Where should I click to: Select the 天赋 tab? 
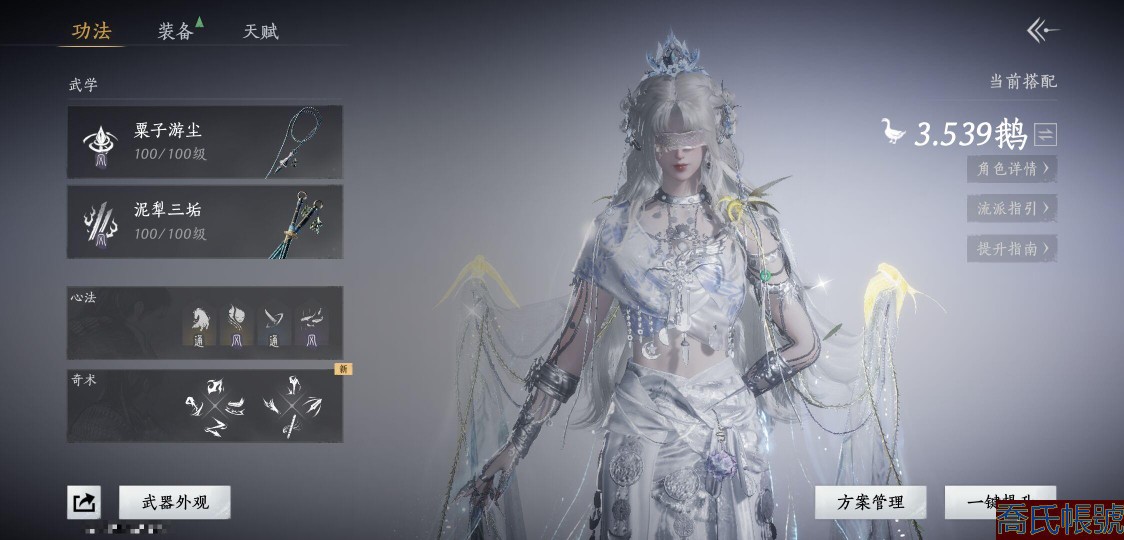coord(261,31)
